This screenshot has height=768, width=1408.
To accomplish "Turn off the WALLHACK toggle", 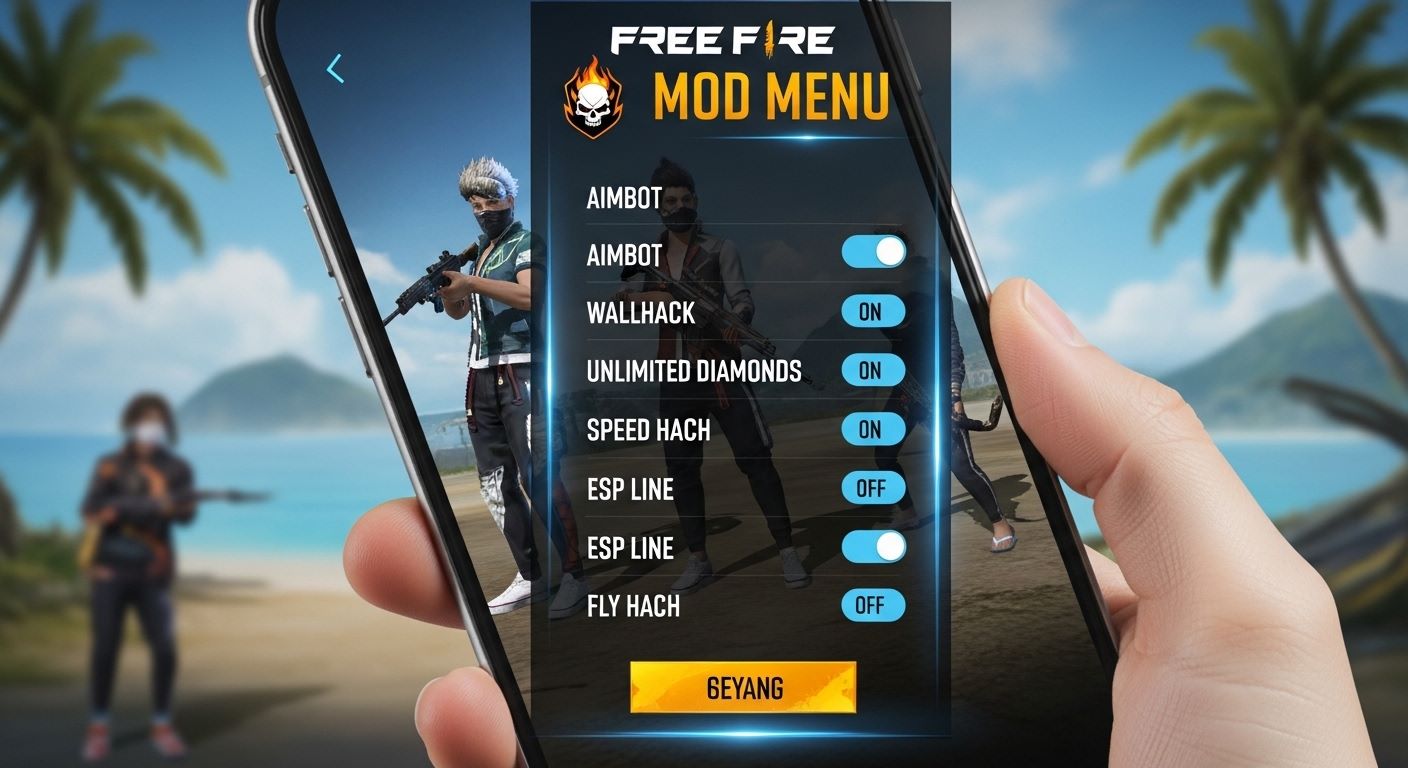I will pyautogui.click(x=873, y=312).
